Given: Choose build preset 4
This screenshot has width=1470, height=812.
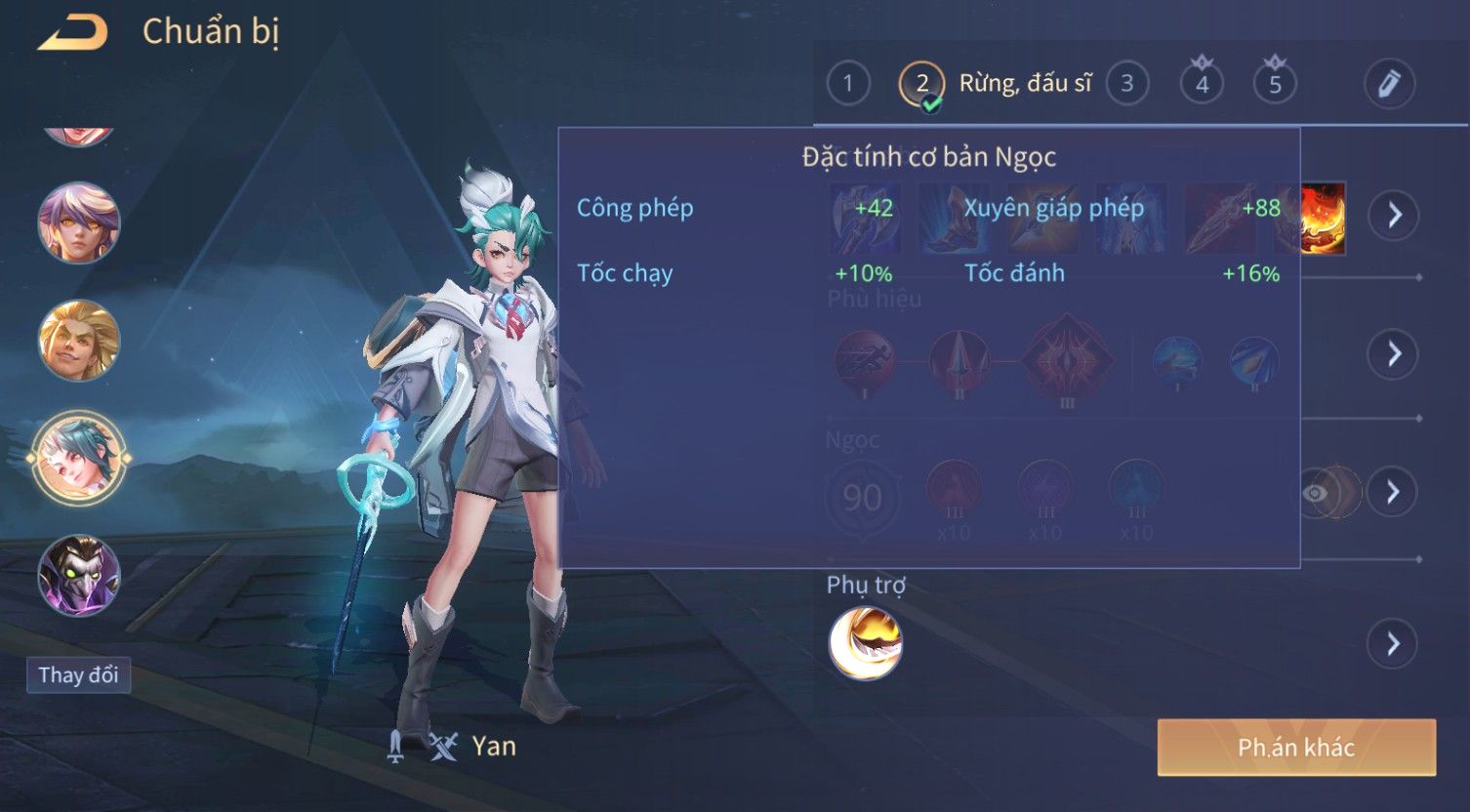Looking at the screenshot, I should [x=1202, y=84].
